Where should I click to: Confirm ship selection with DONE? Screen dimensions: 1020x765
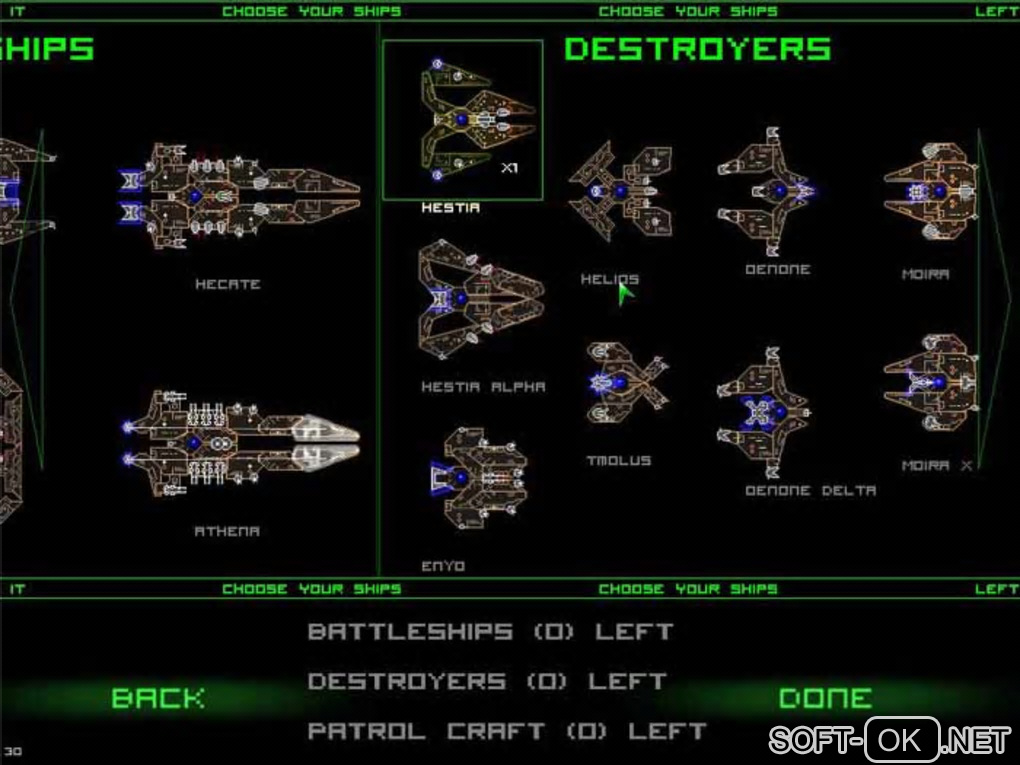pos(825,698)
